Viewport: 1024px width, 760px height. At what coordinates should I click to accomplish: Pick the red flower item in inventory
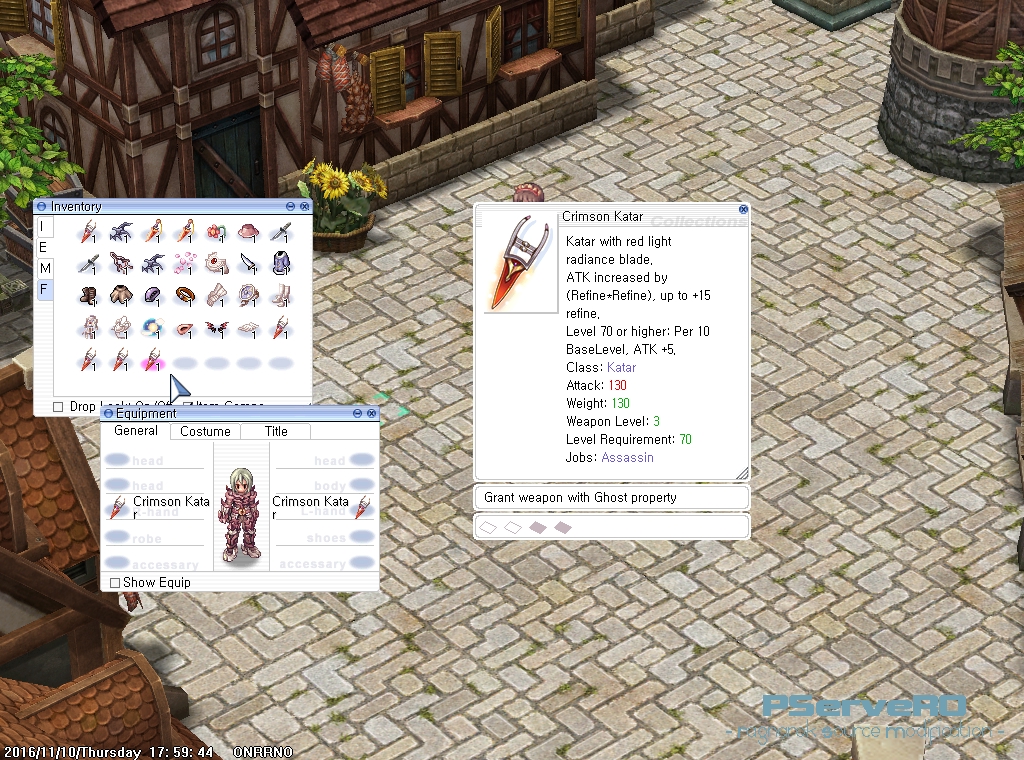(x=217, y=231)
